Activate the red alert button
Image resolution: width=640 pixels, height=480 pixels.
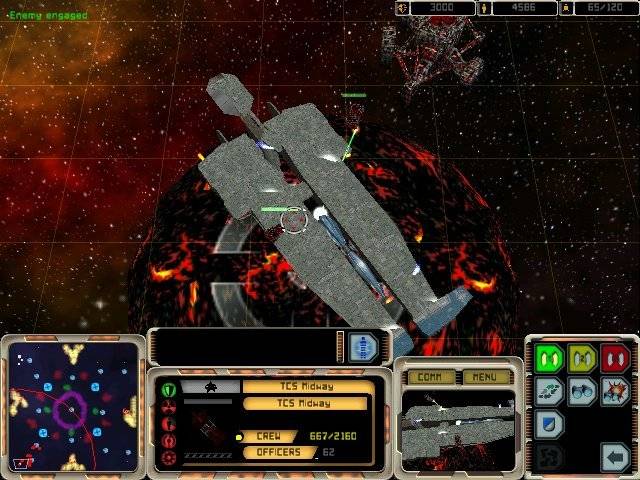(x=614, y=359)
